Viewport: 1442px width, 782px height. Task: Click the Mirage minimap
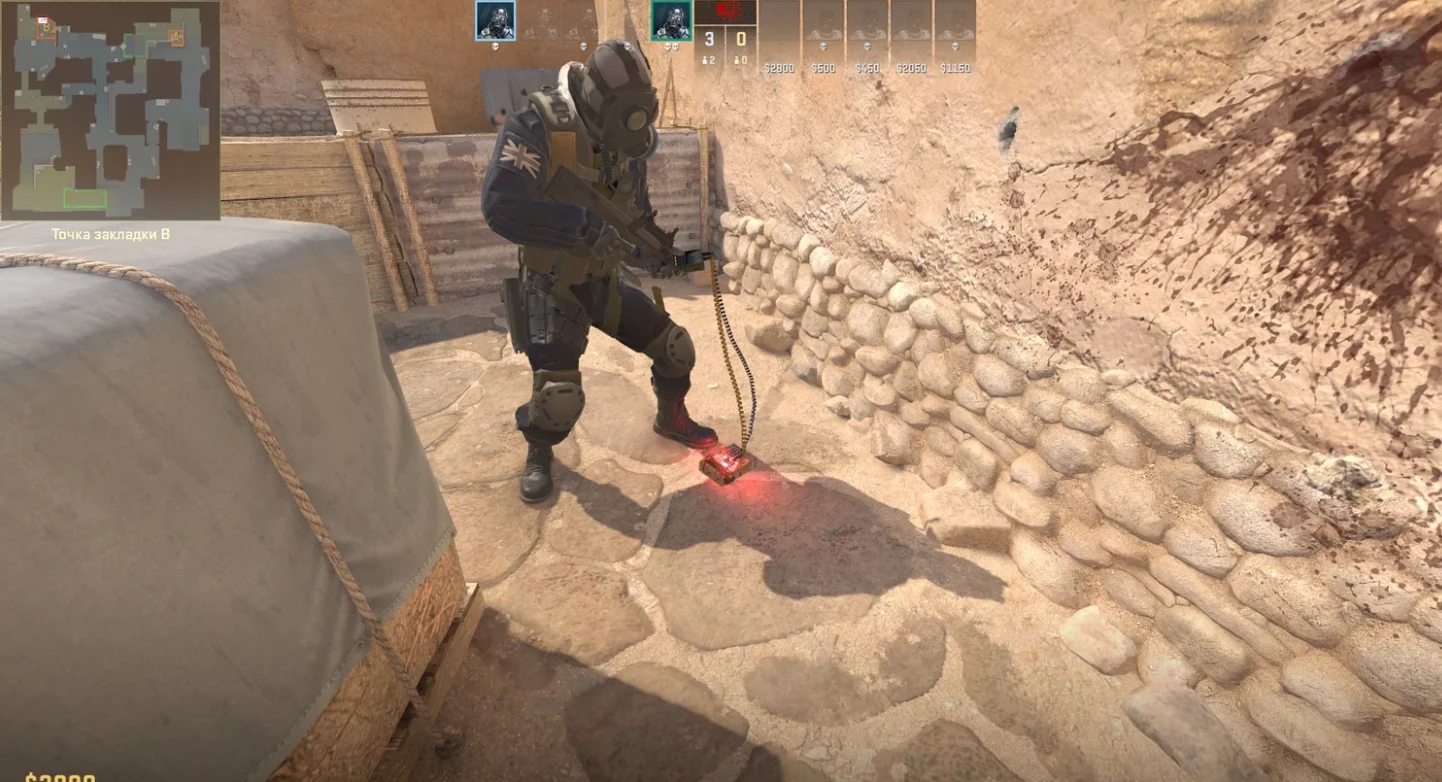pos(110,110)
